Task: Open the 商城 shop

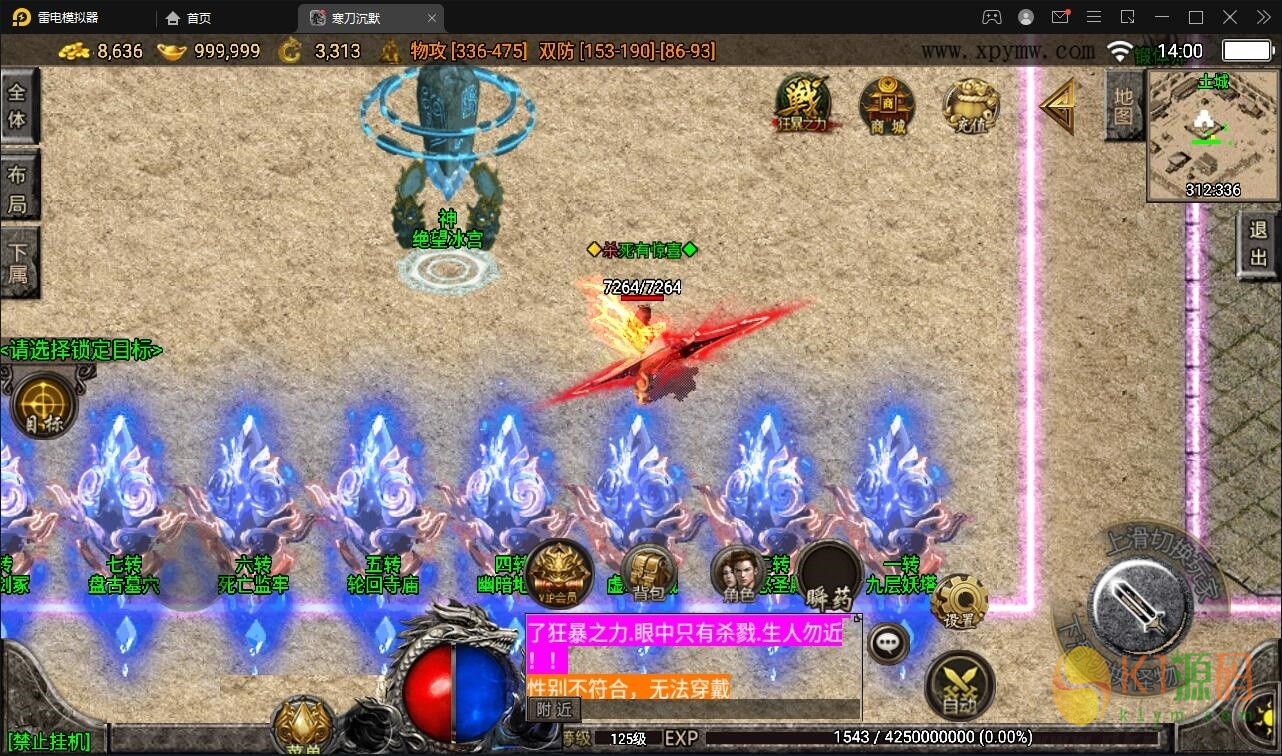Action: [887, 105]
